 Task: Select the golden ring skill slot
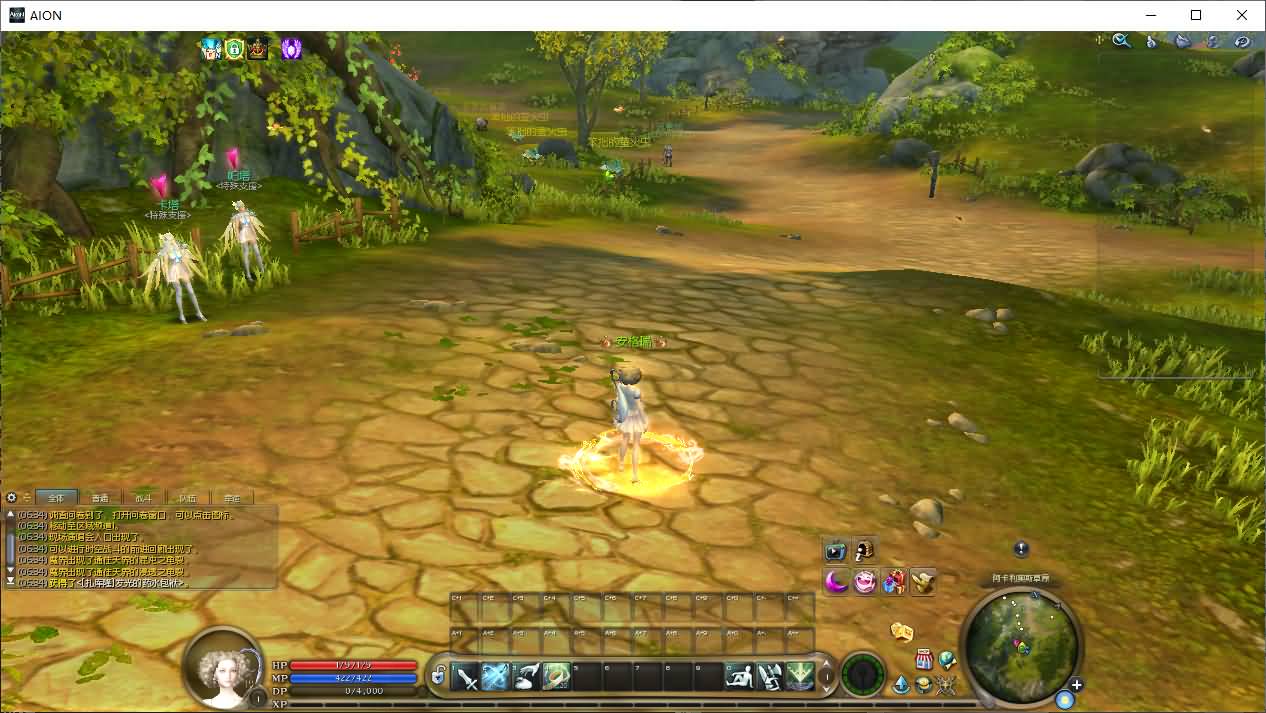point(557,677)
